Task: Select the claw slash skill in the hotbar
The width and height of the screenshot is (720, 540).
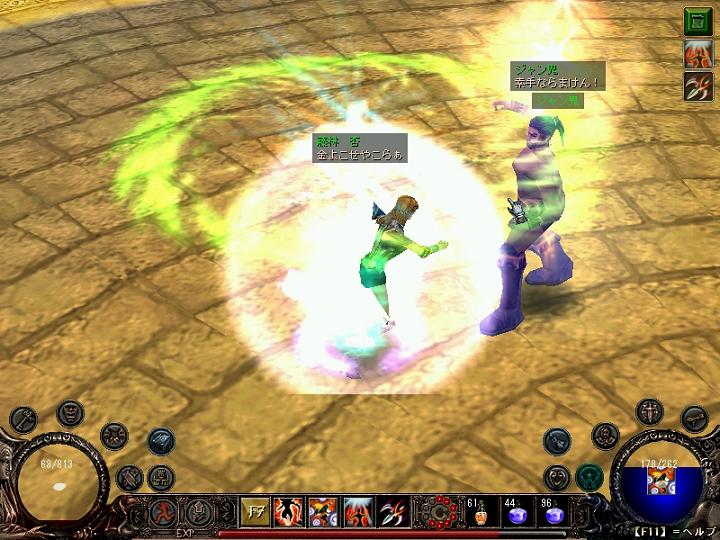Action: coord(393,512)
